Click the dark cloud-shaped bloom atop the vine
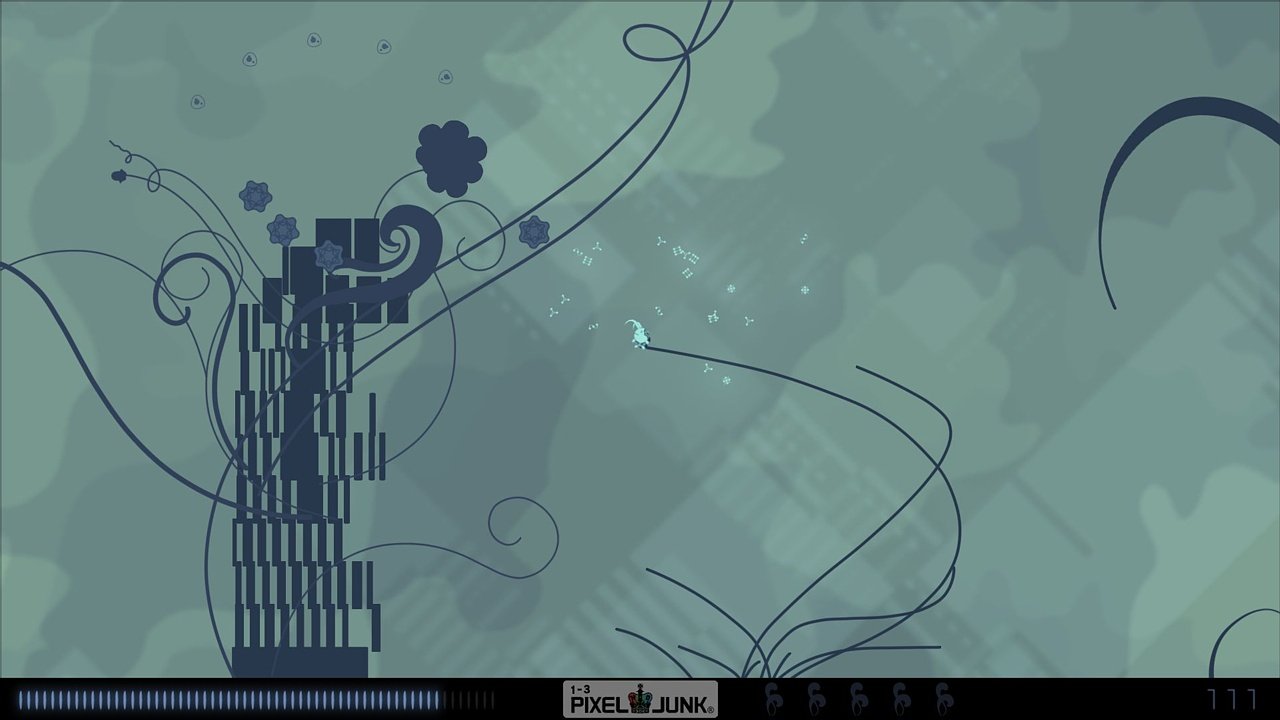Screen dimensions: 1280x720 point(451,157)
